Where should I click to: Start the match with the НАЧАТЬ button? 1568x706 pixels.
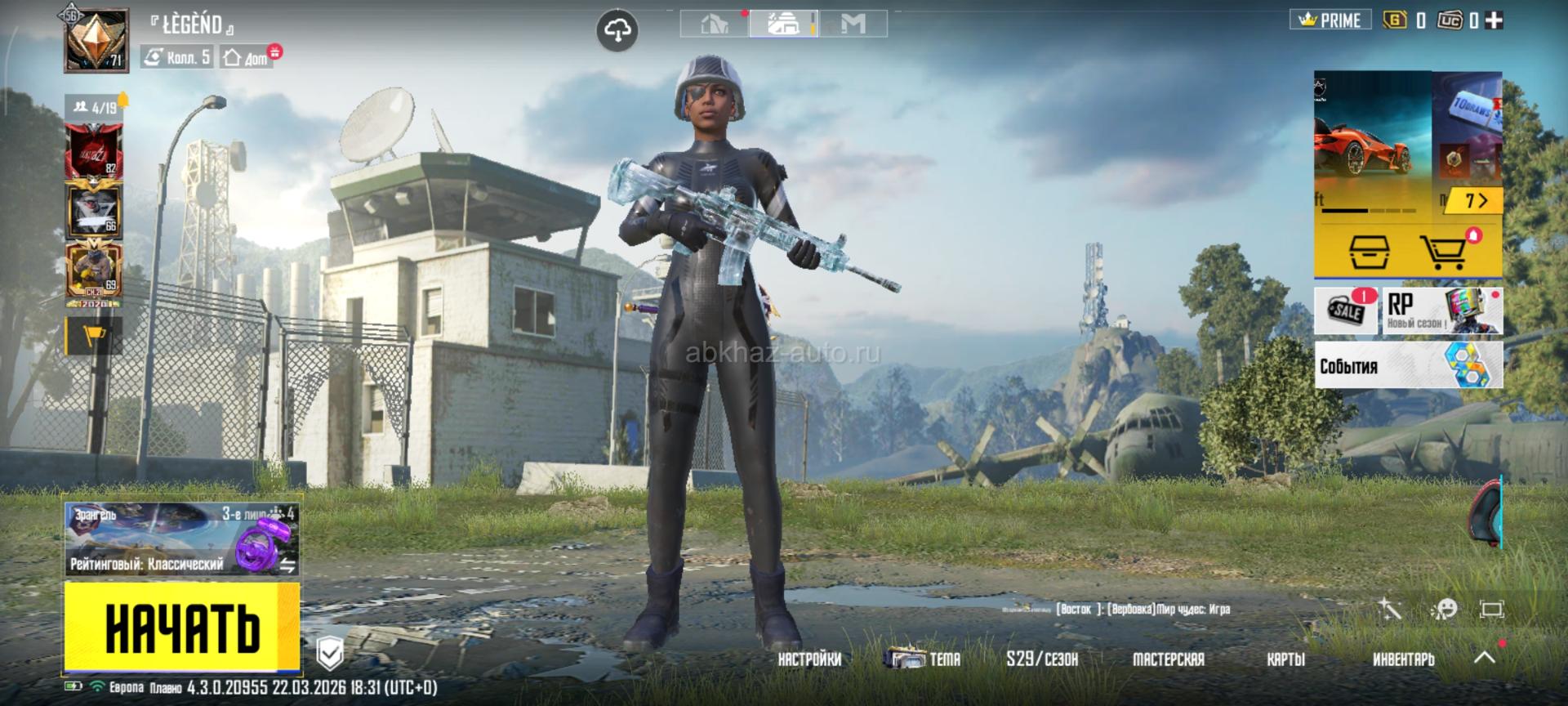181,628
